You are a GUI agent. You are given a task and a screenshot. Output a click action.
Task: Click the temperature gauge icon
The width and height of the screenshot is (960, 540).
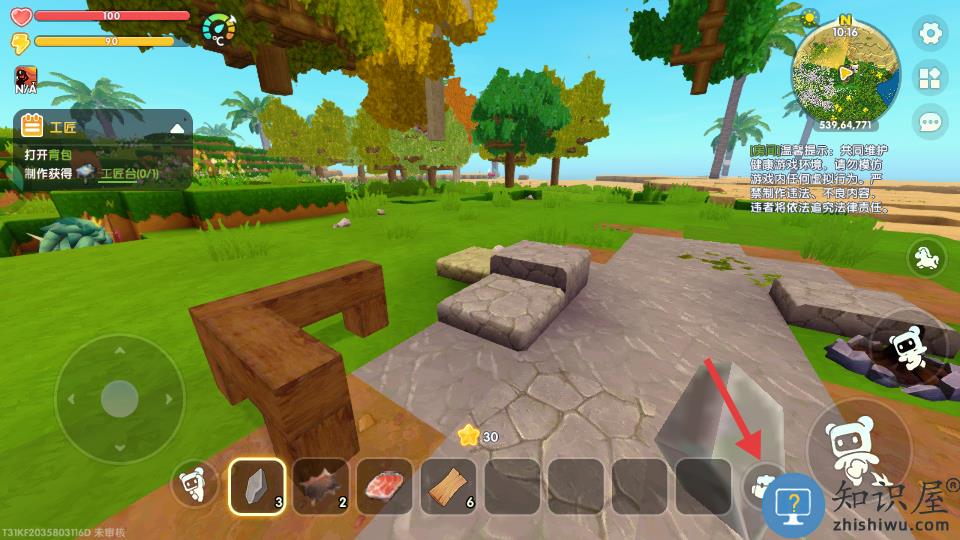219,30
